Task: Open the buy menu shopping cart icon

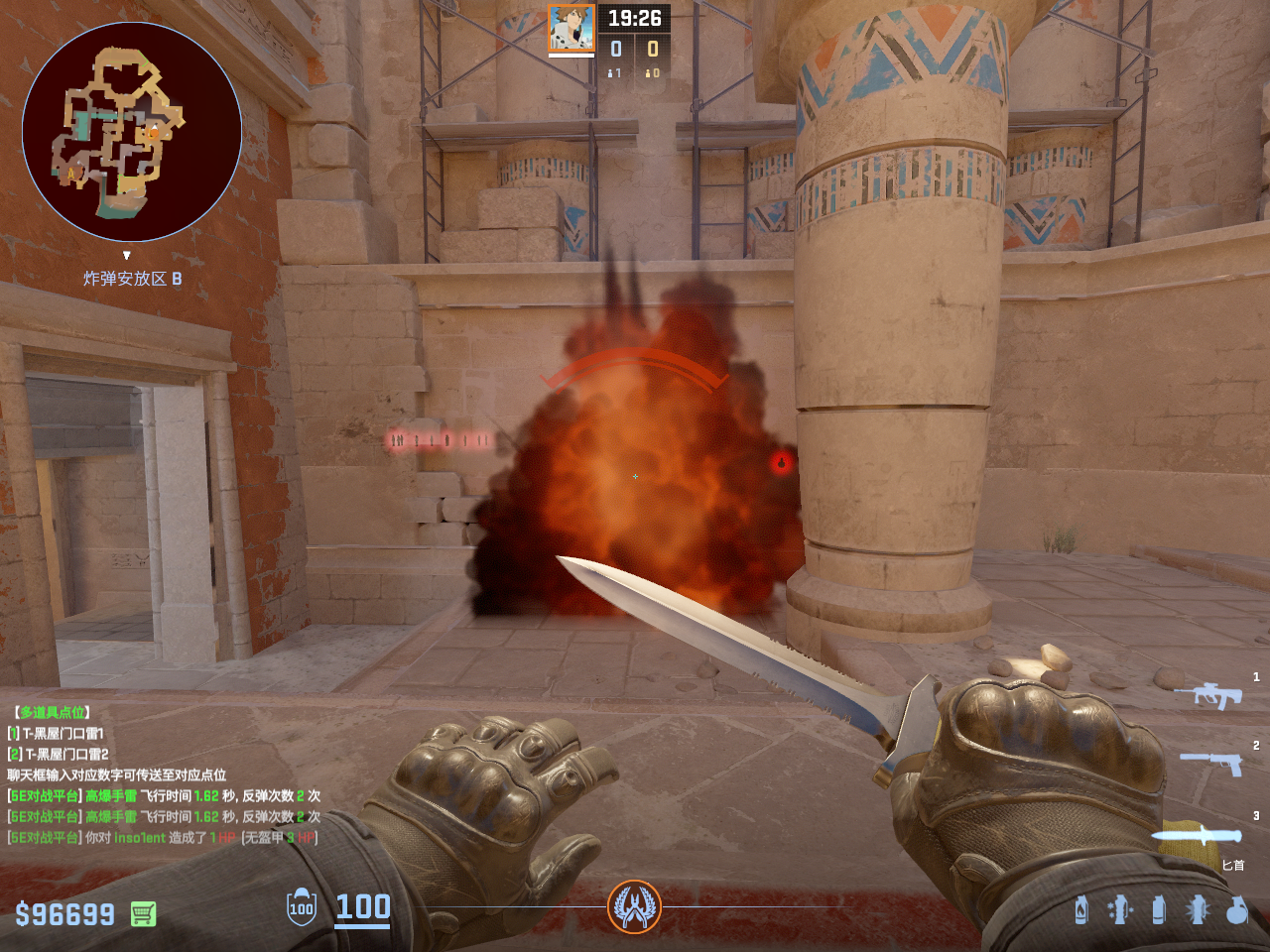Action: point(143,913)
